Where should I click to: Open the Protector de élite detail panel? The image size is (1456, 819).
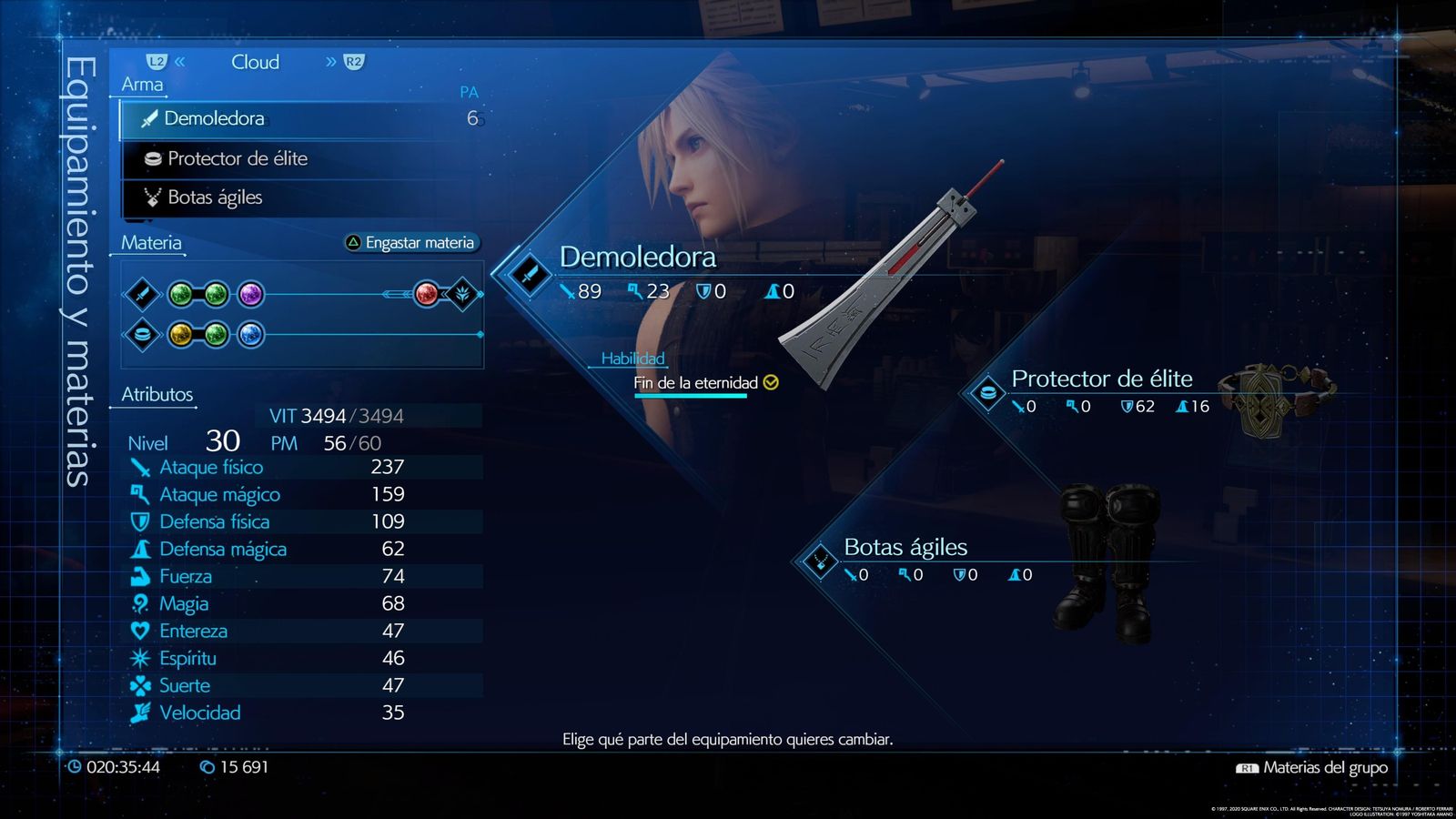(1101, 379)
